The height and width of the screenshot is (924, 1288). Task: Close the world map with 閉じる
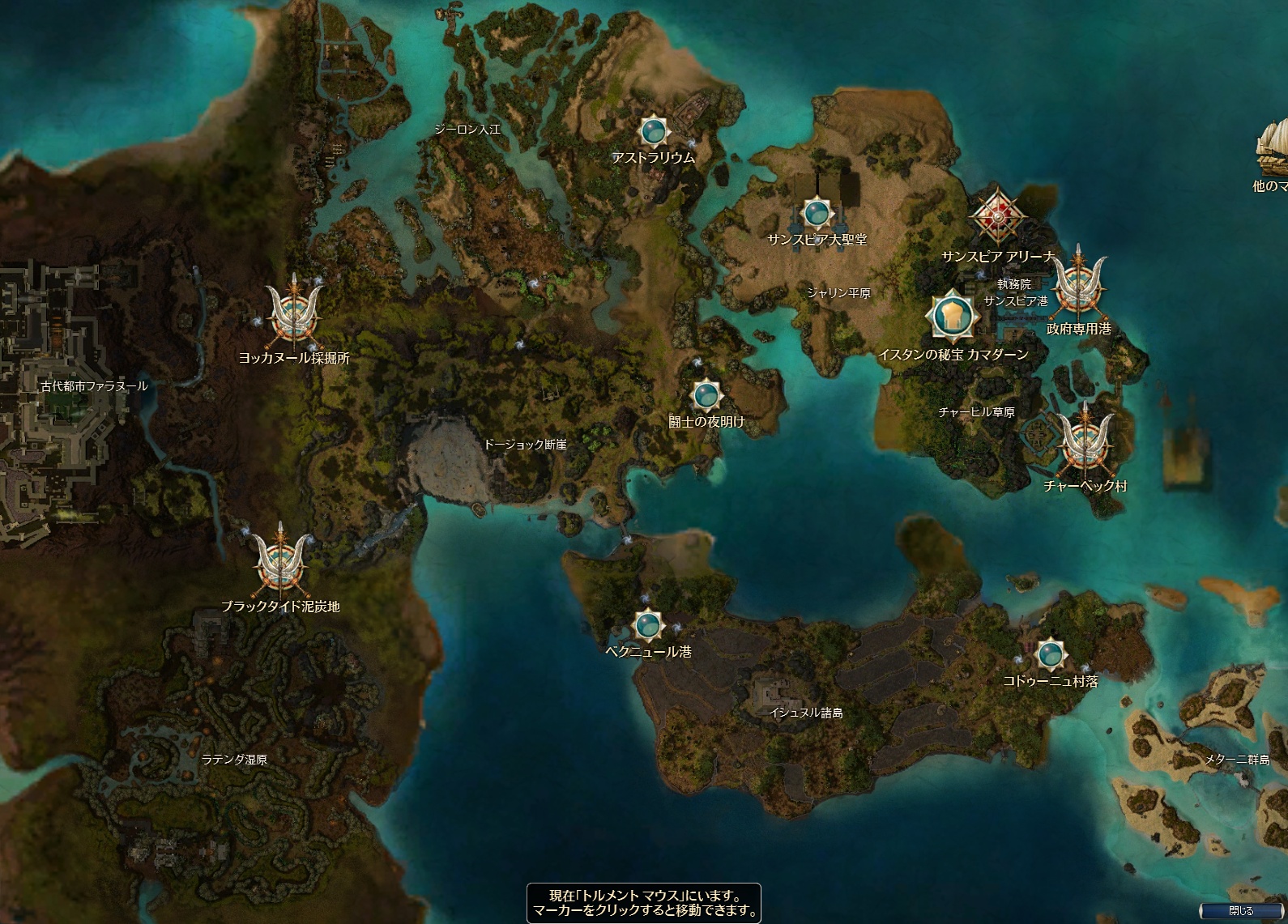(1240, 911)
